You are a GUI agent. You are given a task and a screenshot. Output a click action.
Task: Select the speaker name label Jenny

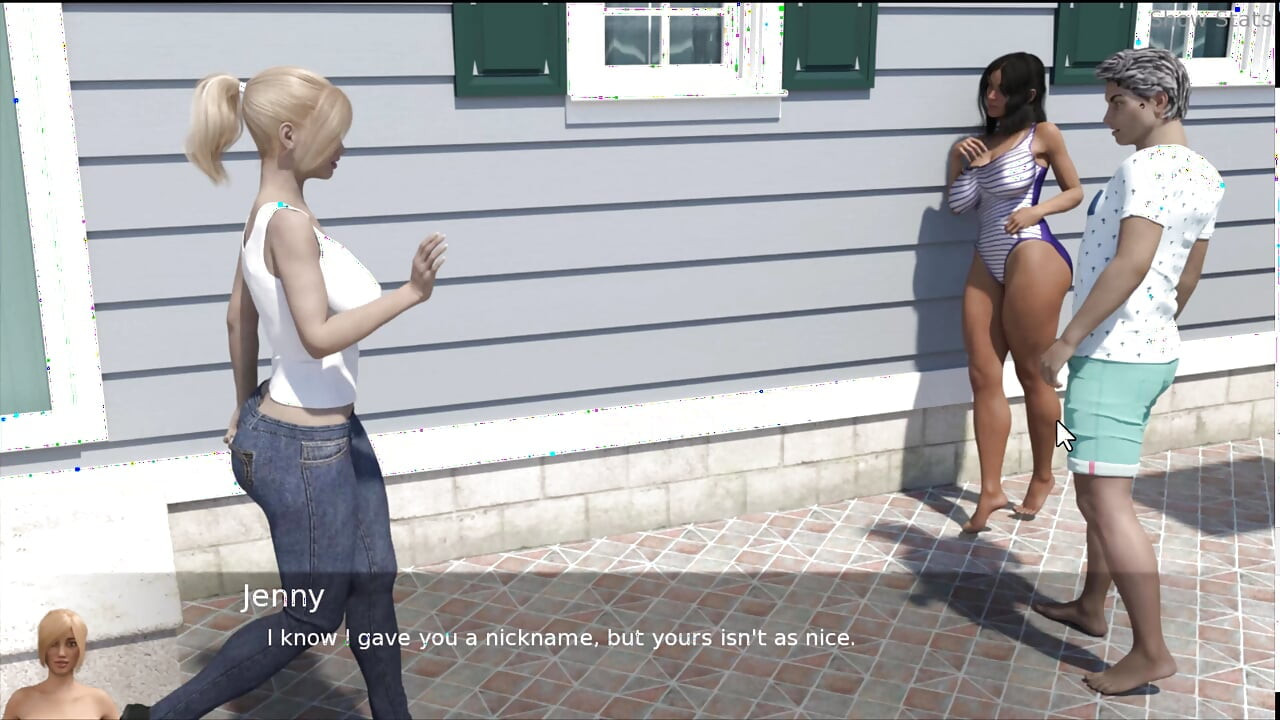(x=284, y=596)
